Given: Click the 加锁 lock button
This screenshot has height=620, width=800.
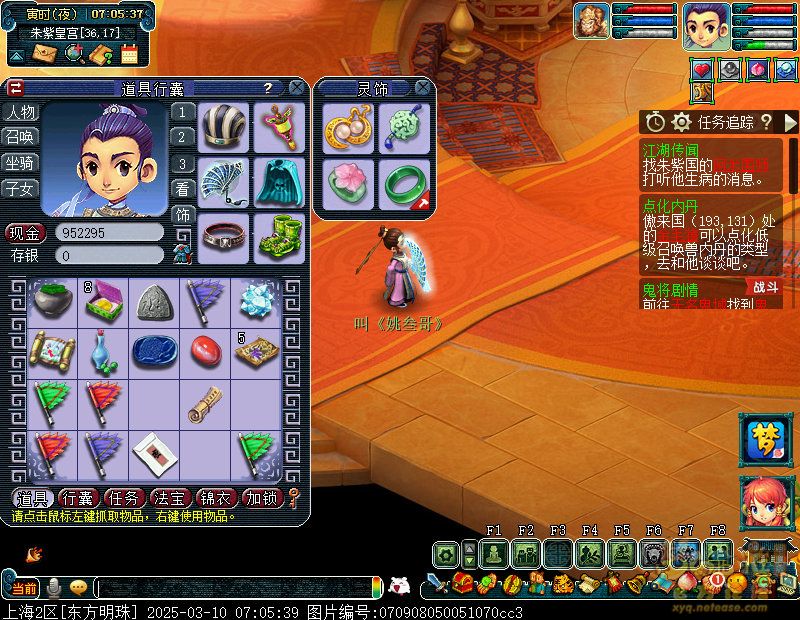Looking at the screenshot, I should pyautogui.click(x=262, y=498).
